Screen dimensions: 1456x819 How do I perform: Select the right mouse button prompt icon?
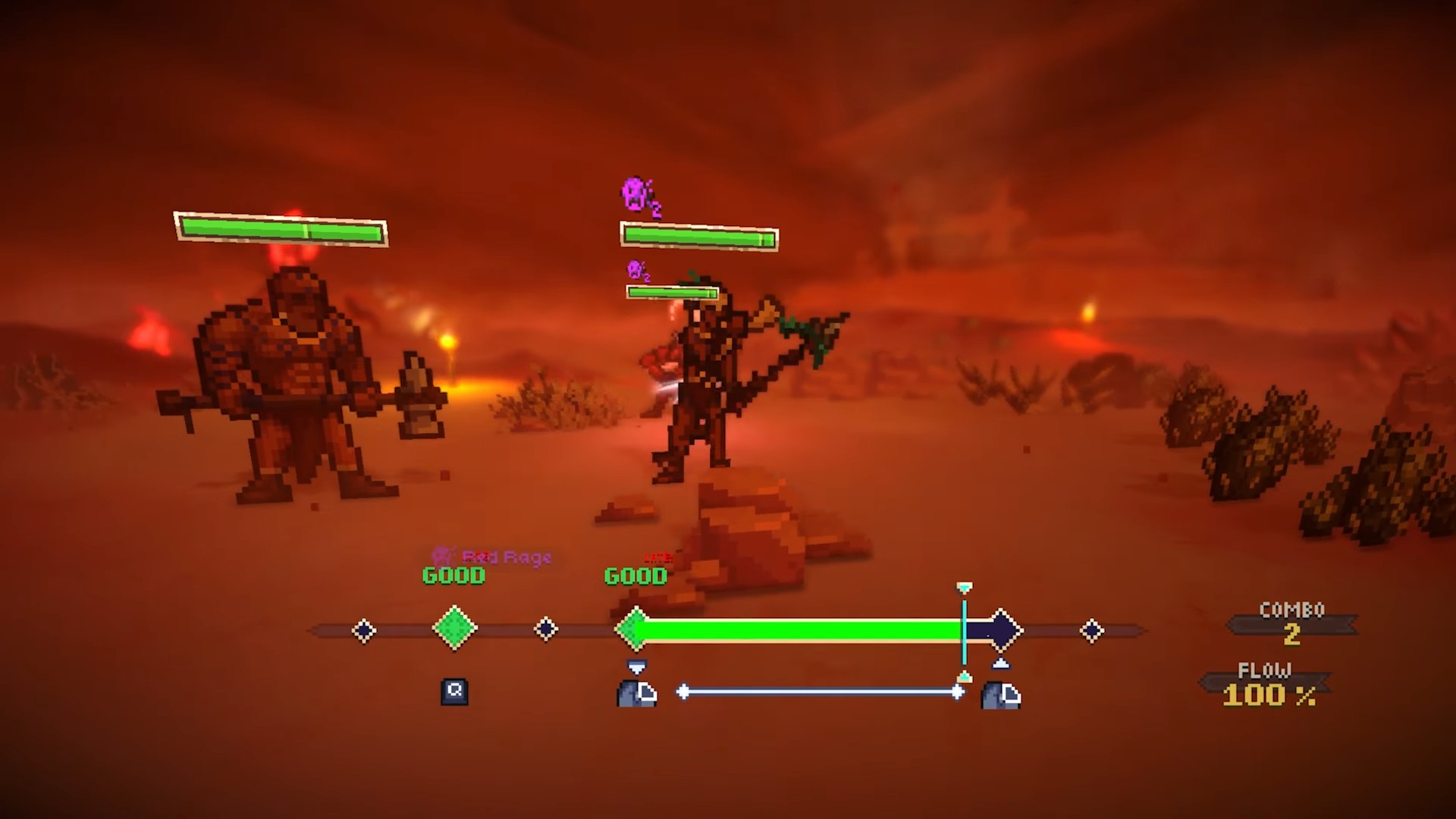[x=1002, y=694]
